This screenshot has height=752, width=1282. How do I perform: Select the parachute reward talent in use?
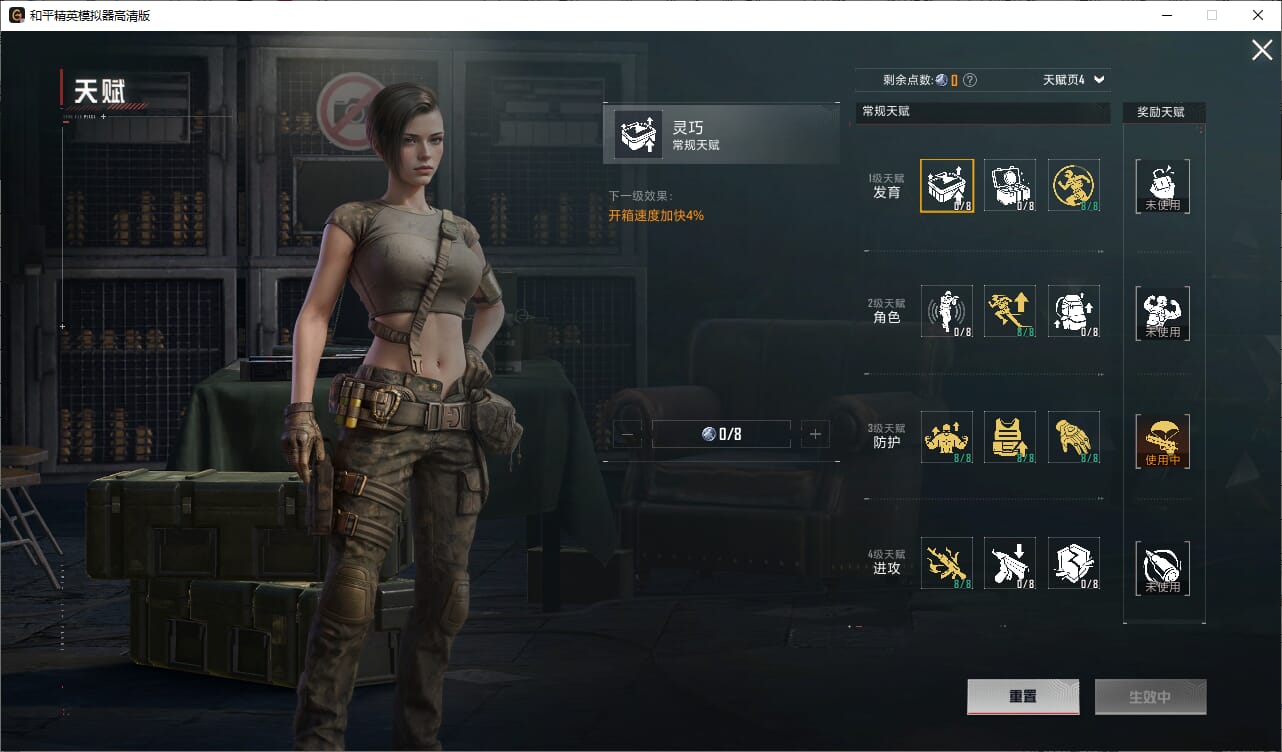click(1162, 441)
